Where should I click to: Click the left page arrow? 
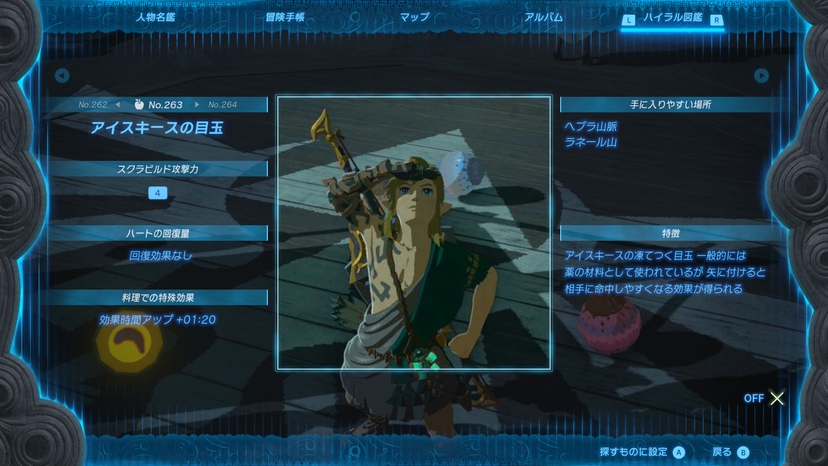click(62, 75)
